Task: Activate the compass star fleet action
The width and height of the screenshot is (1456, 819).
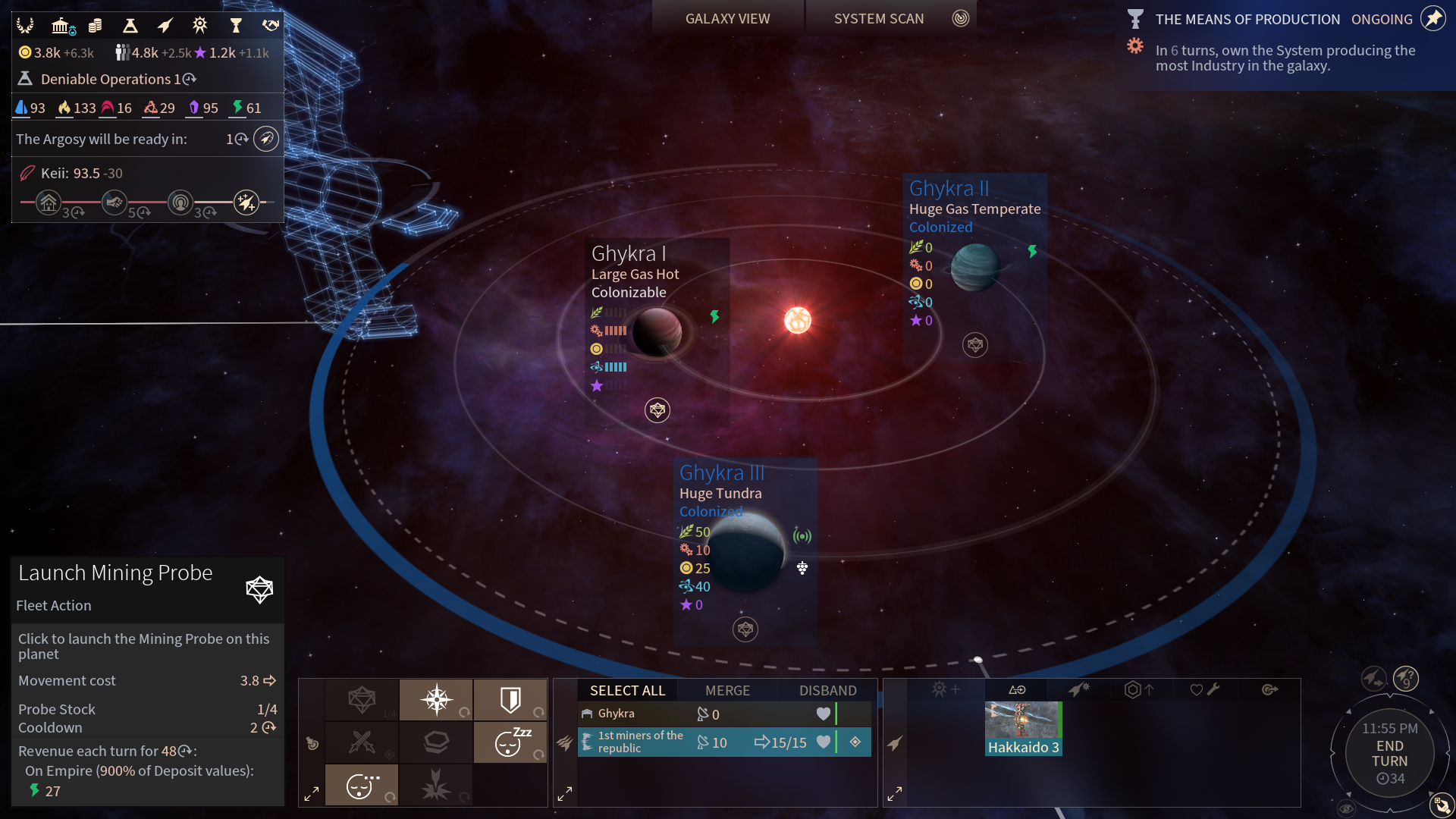Action: click(x=437, y=699)
